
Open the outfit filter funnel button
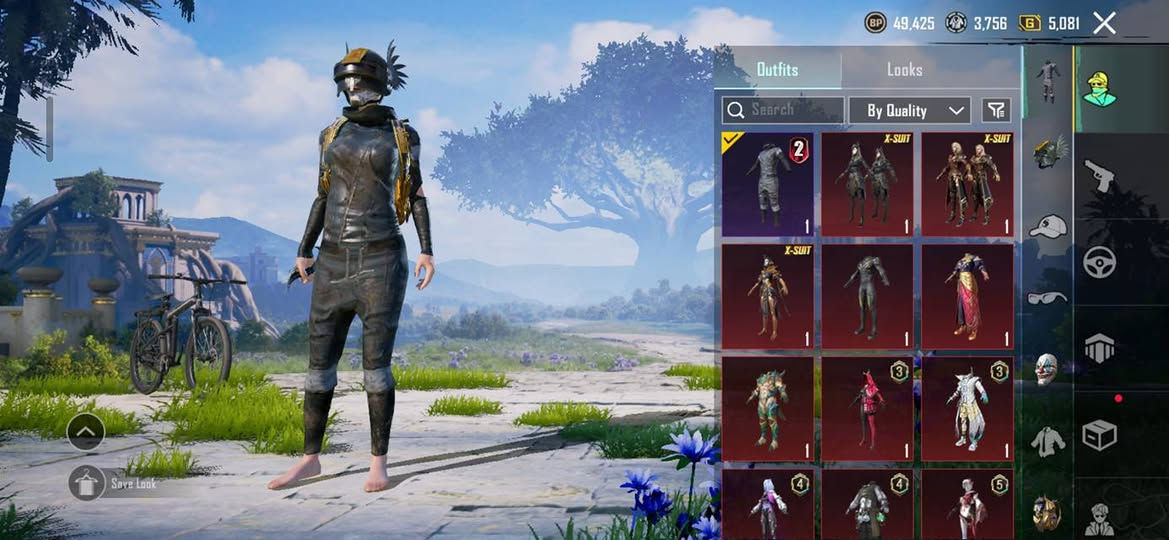coord(996,110)
